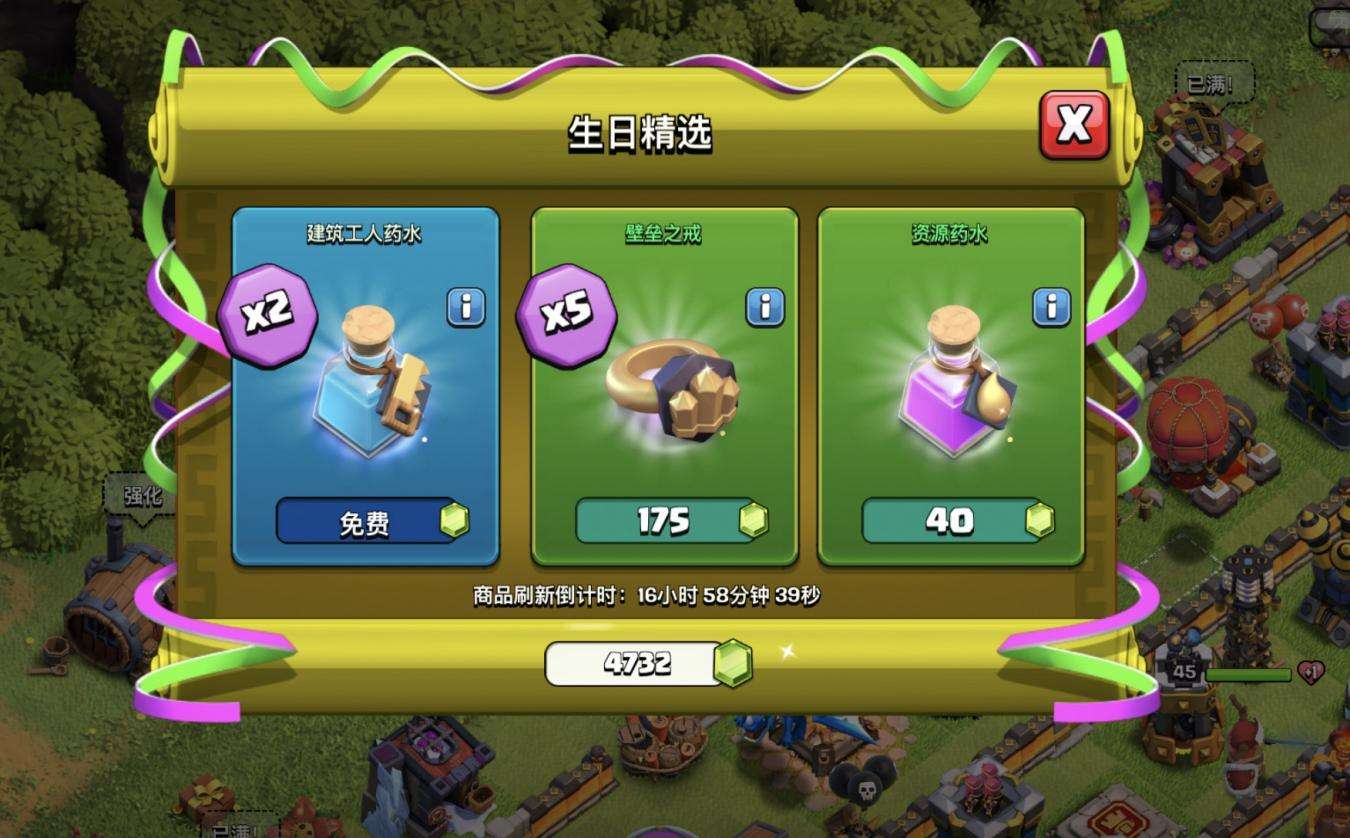View details of 资源药水 via its info button
Viewport: 1350px width, 838px height.
[1051, 307]
